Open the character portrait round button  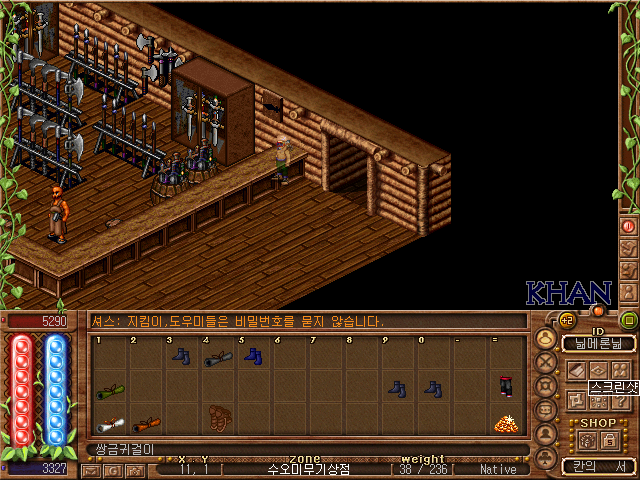click(x=546, y=338)
